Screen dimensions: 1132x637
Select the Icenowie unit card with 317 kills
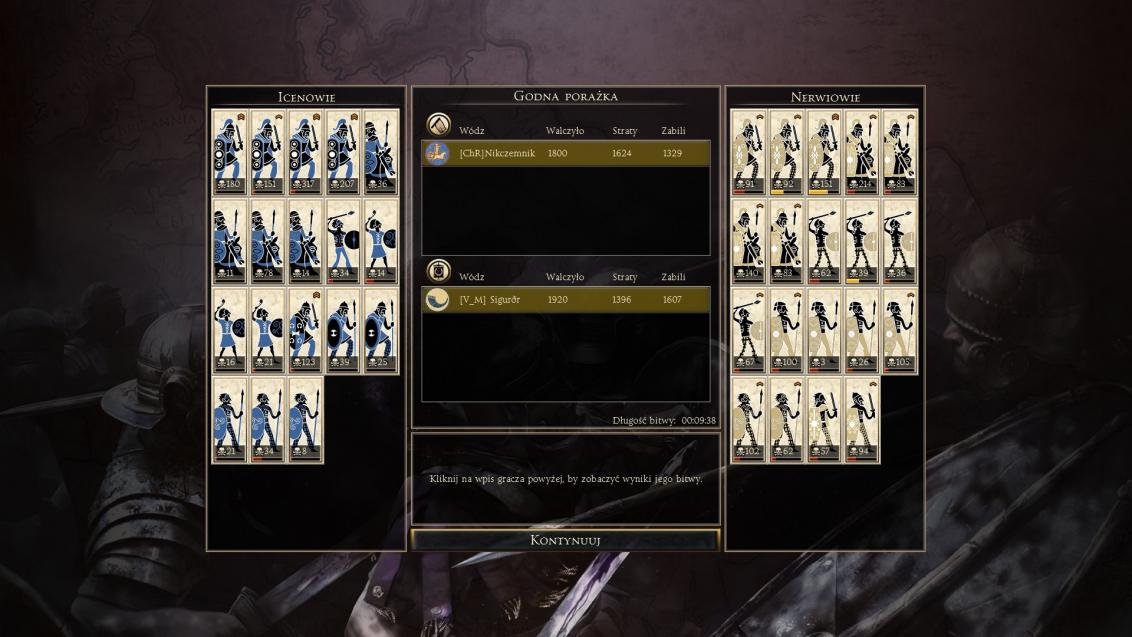coord(305,151)
